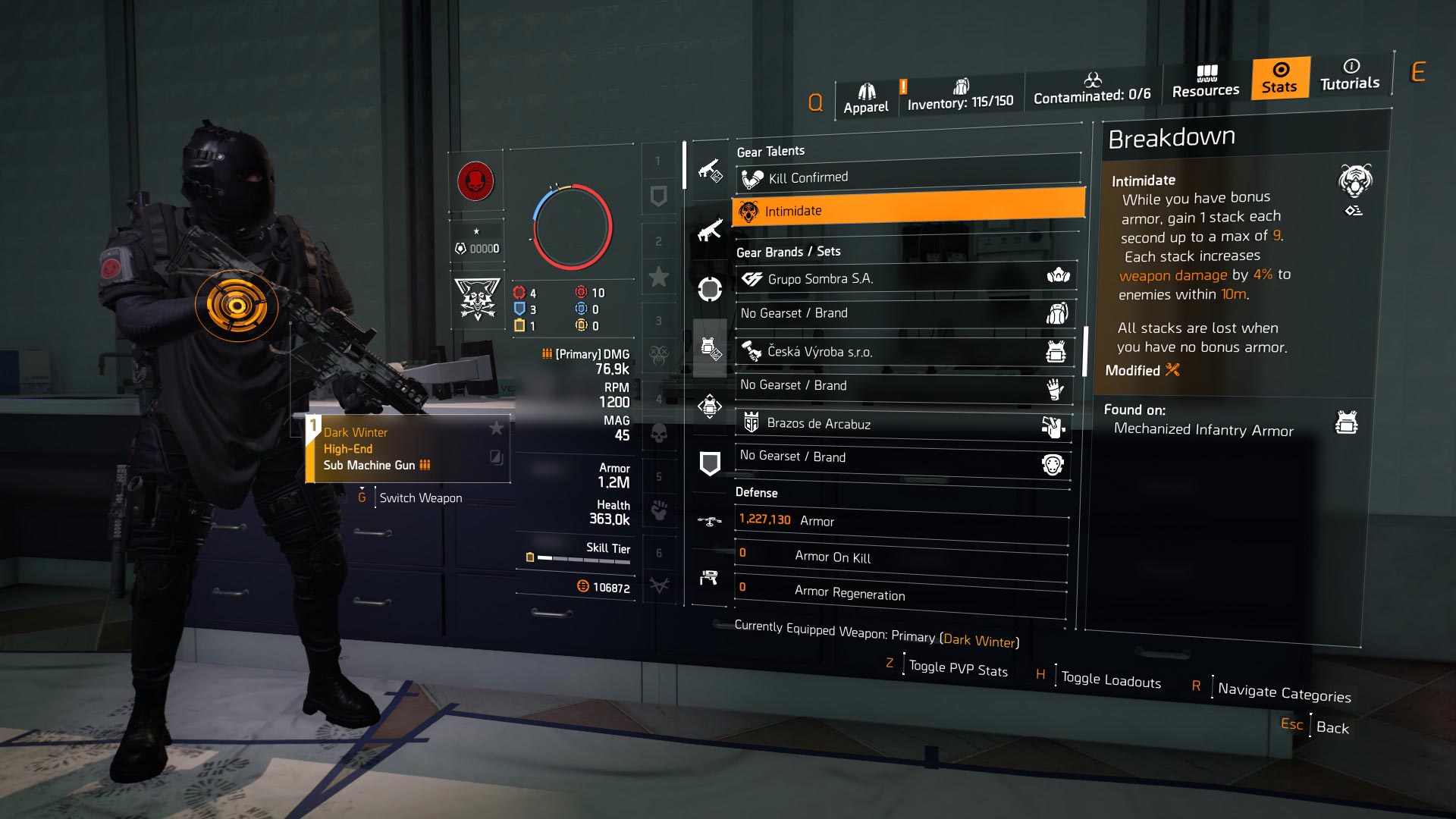
Task: Open the Apparel tab
Action: (865, 99)
